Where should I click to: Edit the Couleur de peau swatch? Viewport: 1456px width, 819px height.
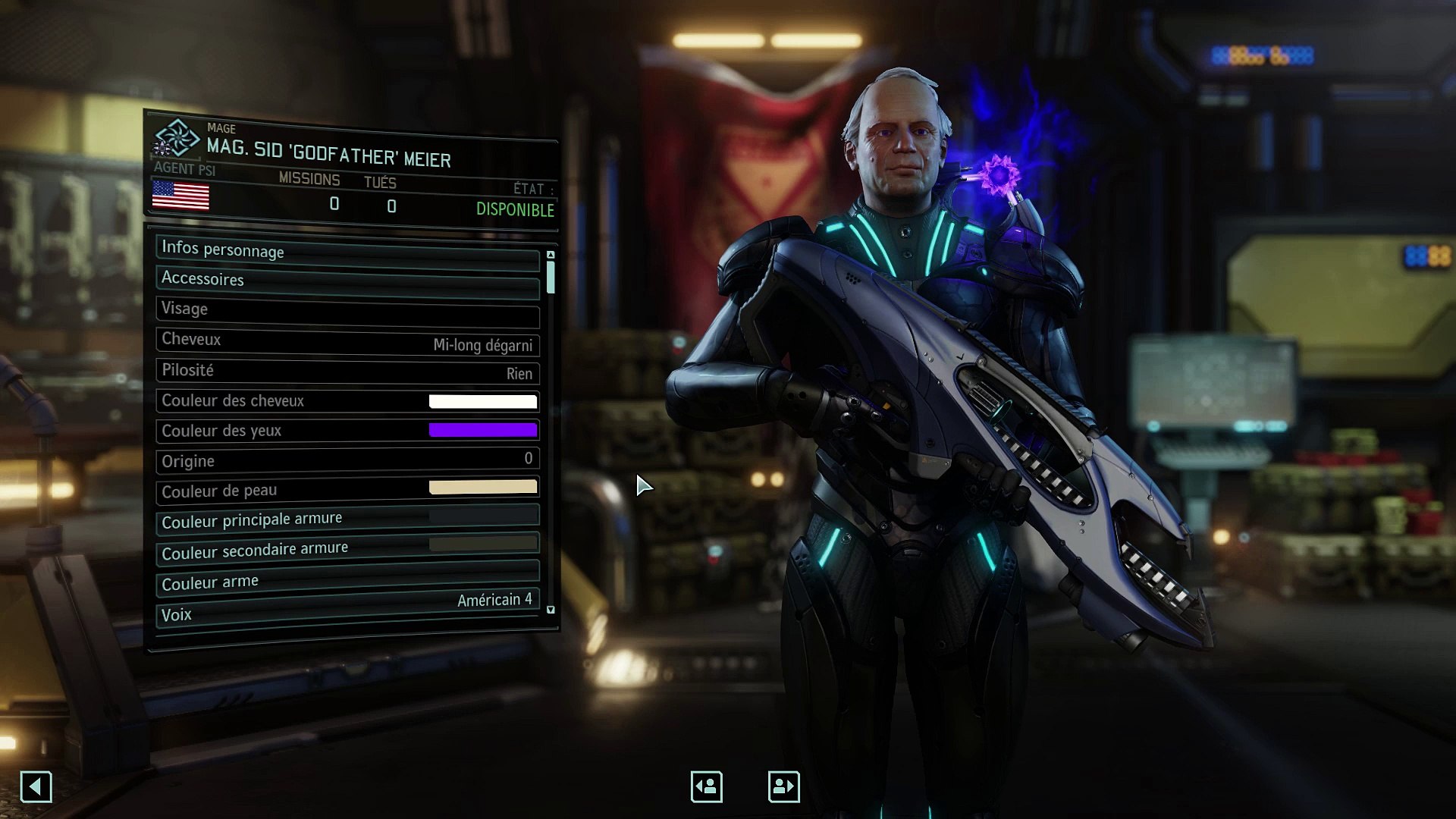pos(483,488)
